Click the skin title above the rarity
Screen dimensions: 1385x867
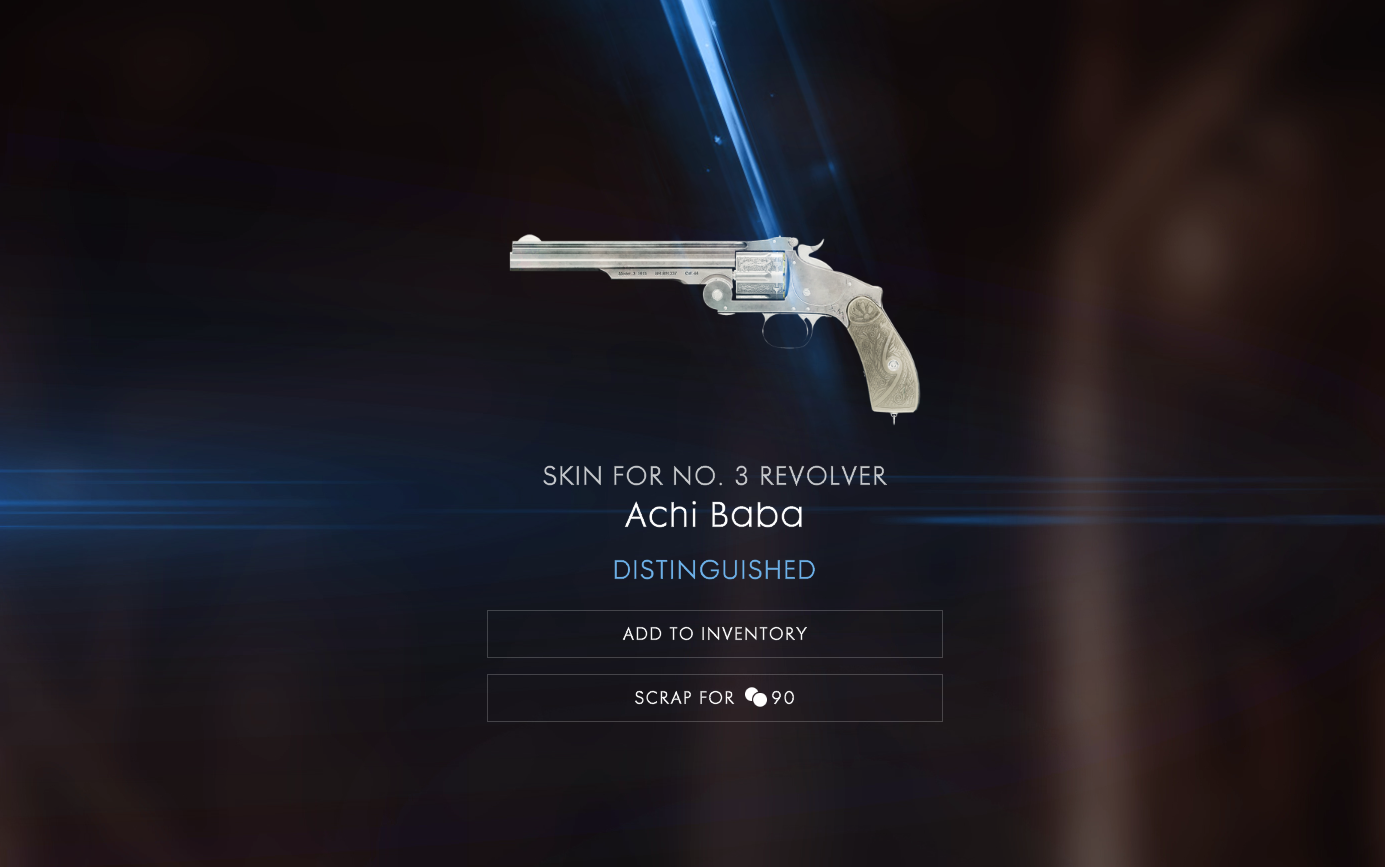(x=714, y=516)
